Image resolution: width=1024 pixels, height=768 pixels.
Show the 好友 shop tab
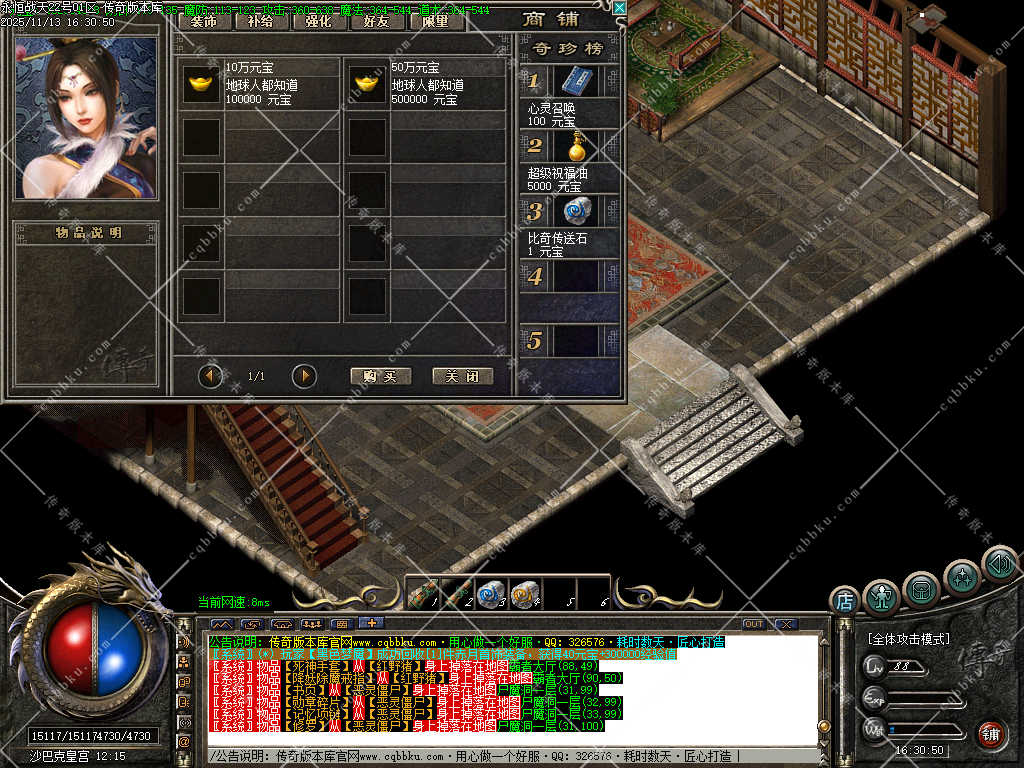(377, 20)
